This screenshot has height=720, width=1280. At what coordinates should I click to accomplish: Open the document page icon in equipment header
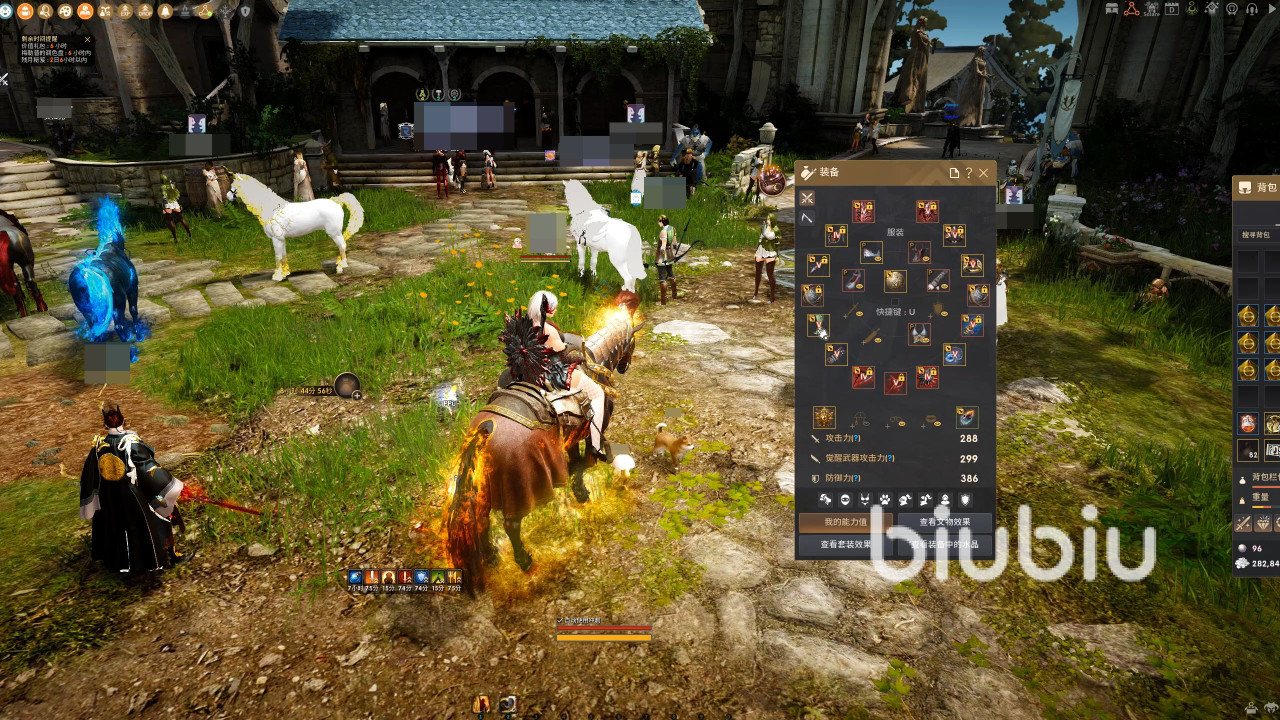click(954, 173)
